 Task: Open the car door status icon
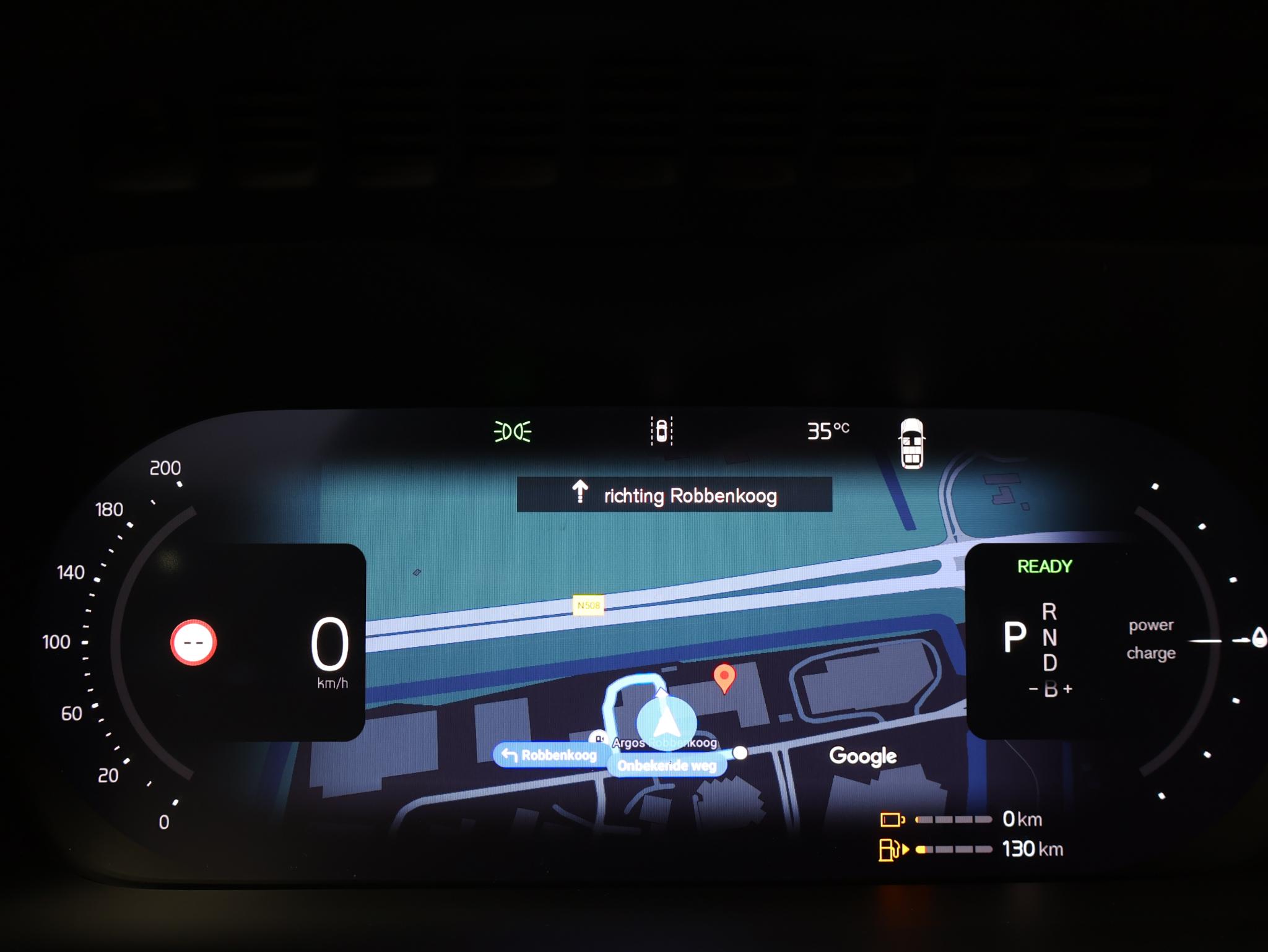911,443
